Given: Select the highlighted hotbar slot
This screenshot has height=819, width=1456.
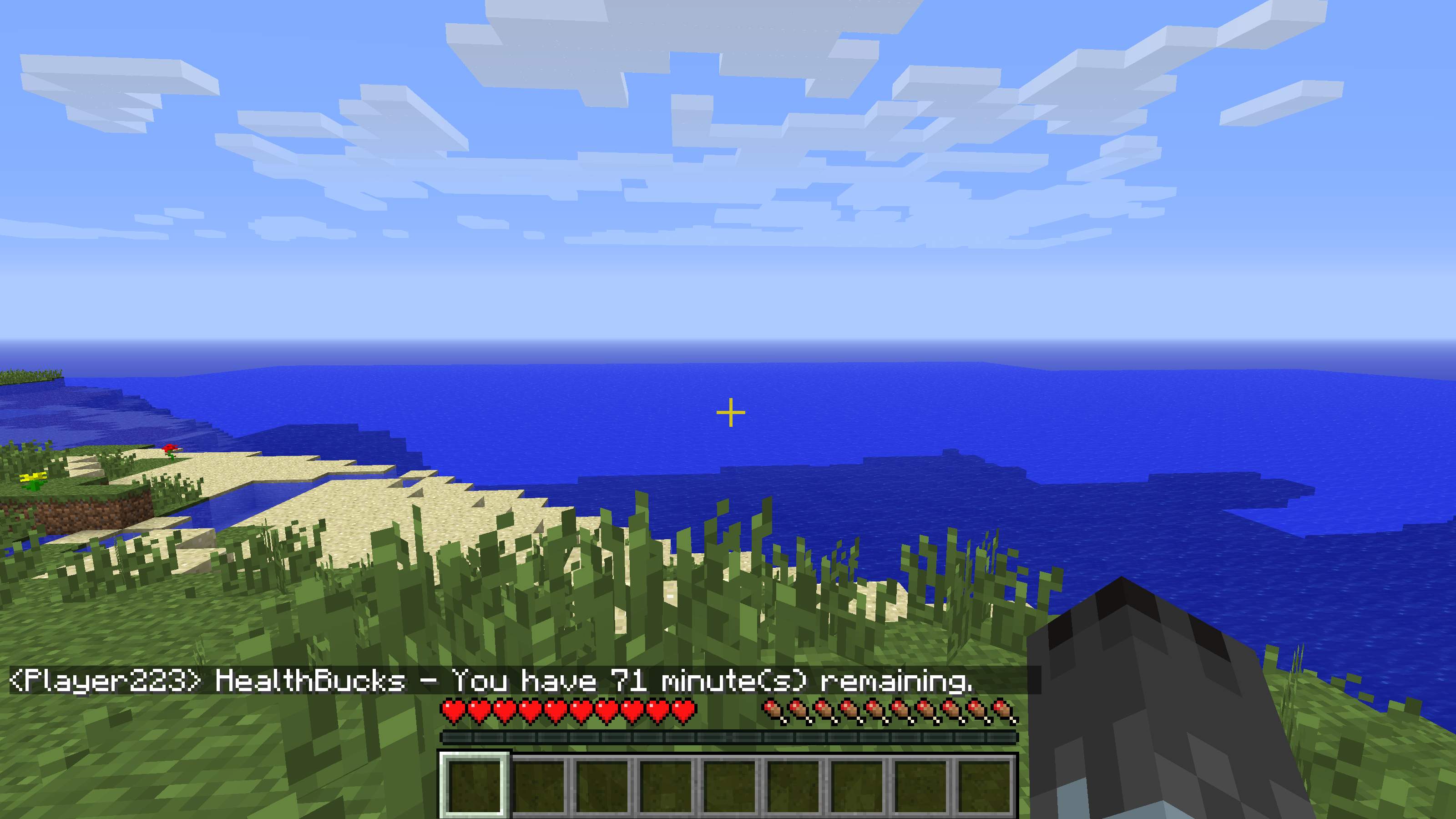Looking at the screenshot, I should click(474, 785).
